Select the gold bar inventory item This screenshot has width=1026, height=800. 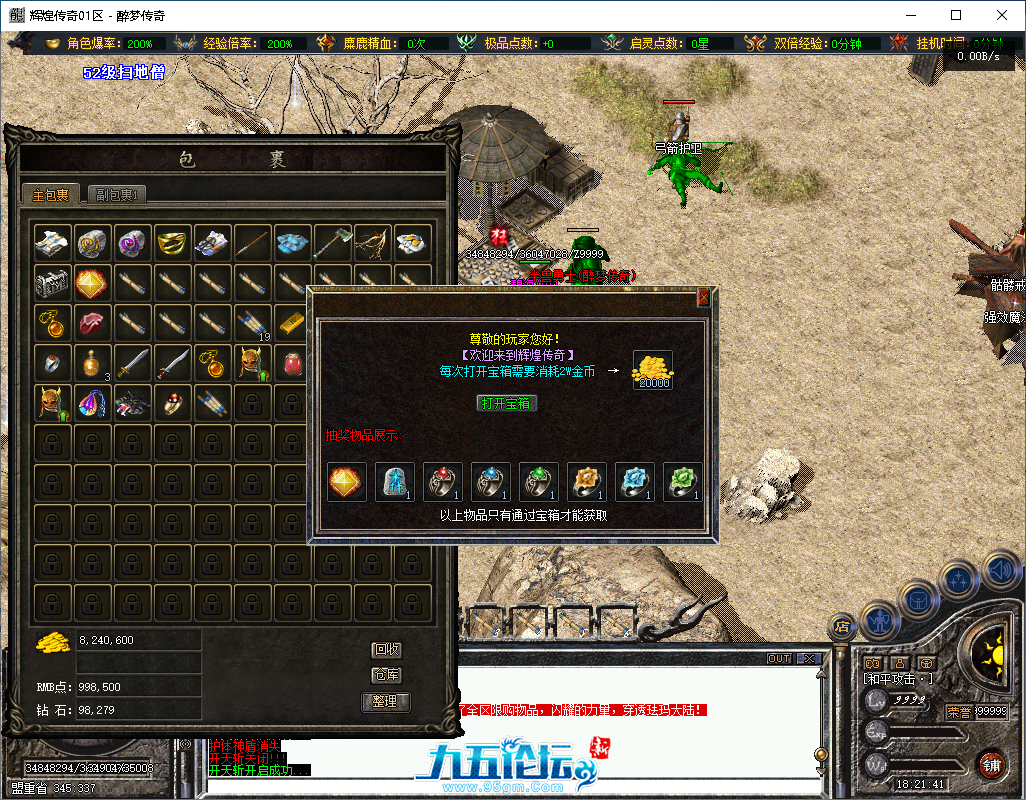pyautogui.click(x=293, y=322)
